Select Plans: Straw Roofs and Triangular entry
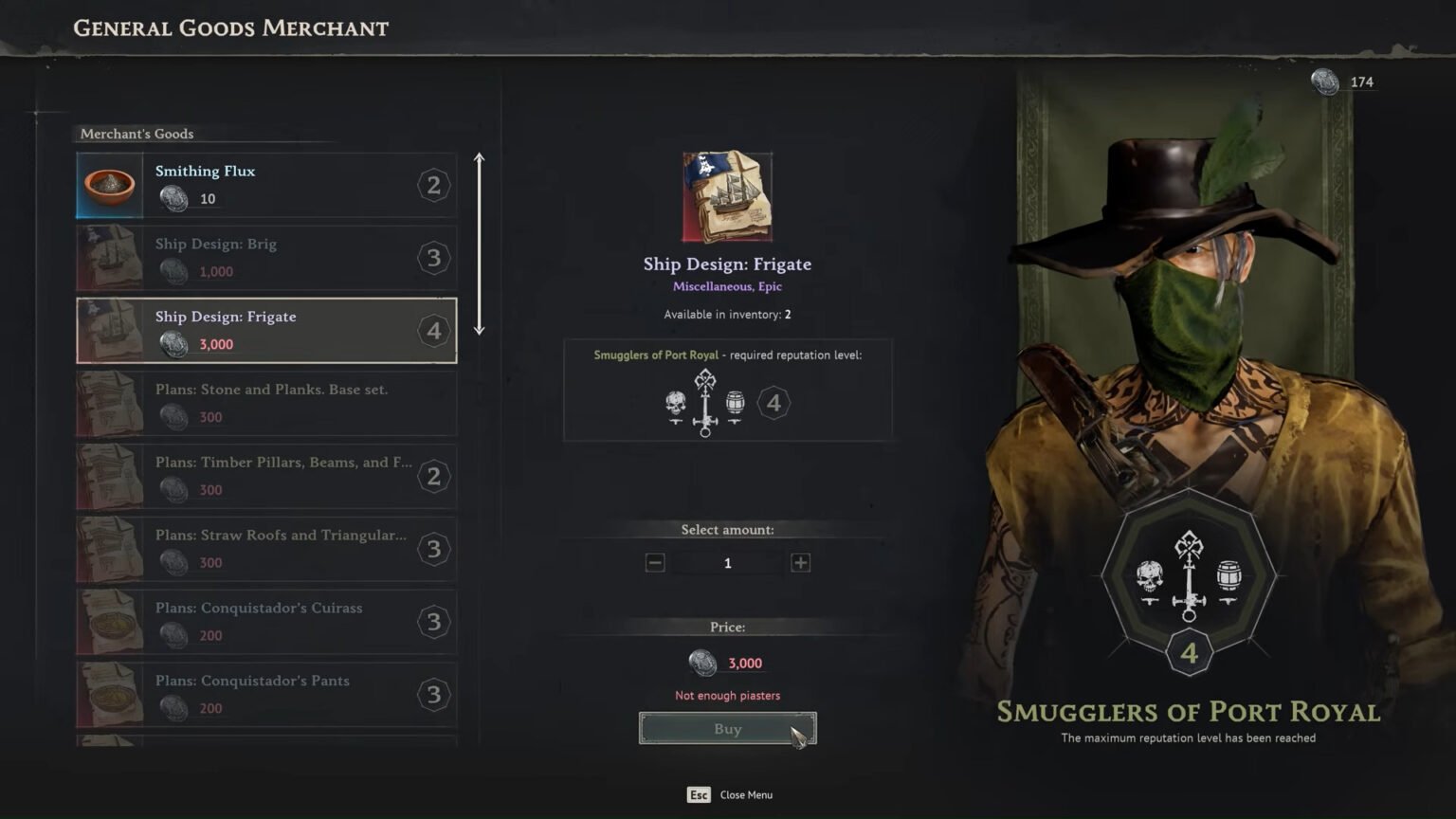The width and height of the screenshot is (1456, 819). 265,549
